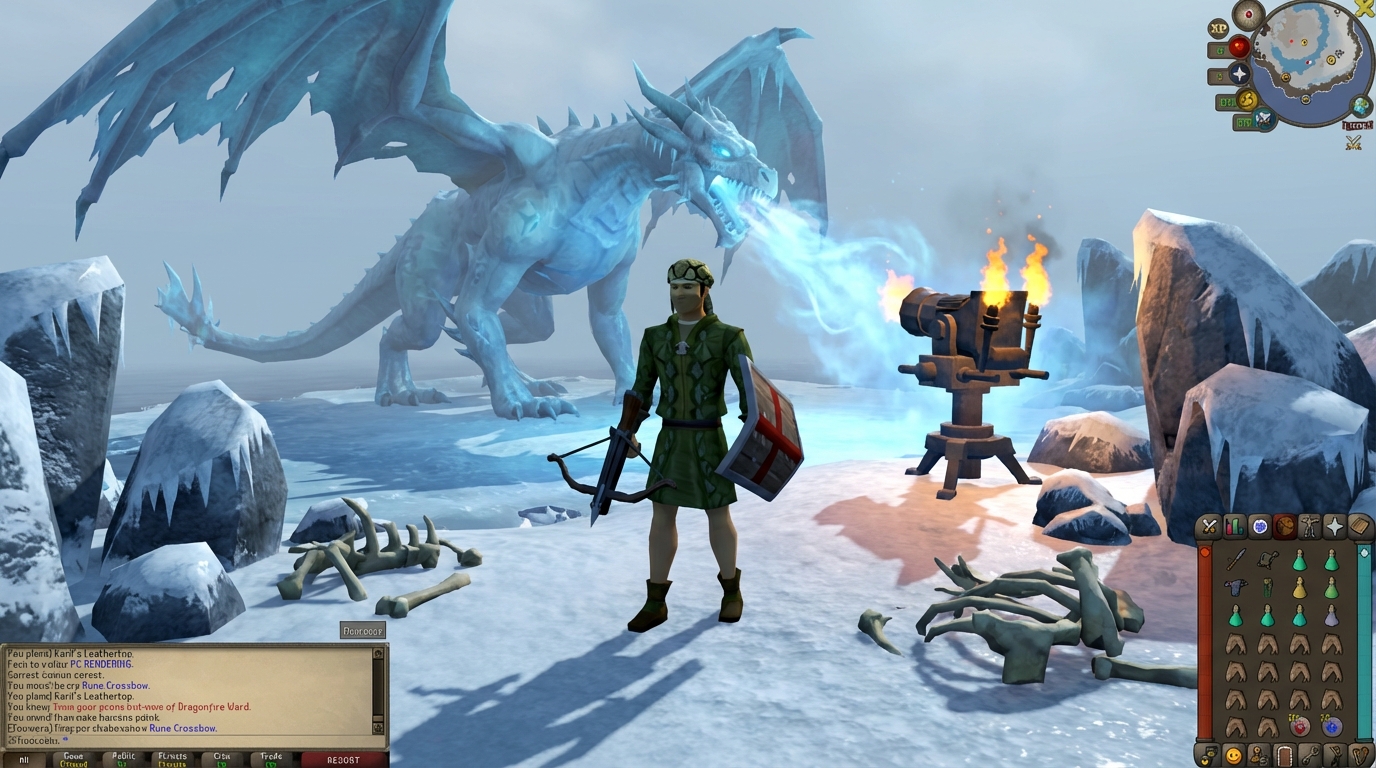Click the compass above the minimap
The image size is (1376, 768).
coord(1248,14)
